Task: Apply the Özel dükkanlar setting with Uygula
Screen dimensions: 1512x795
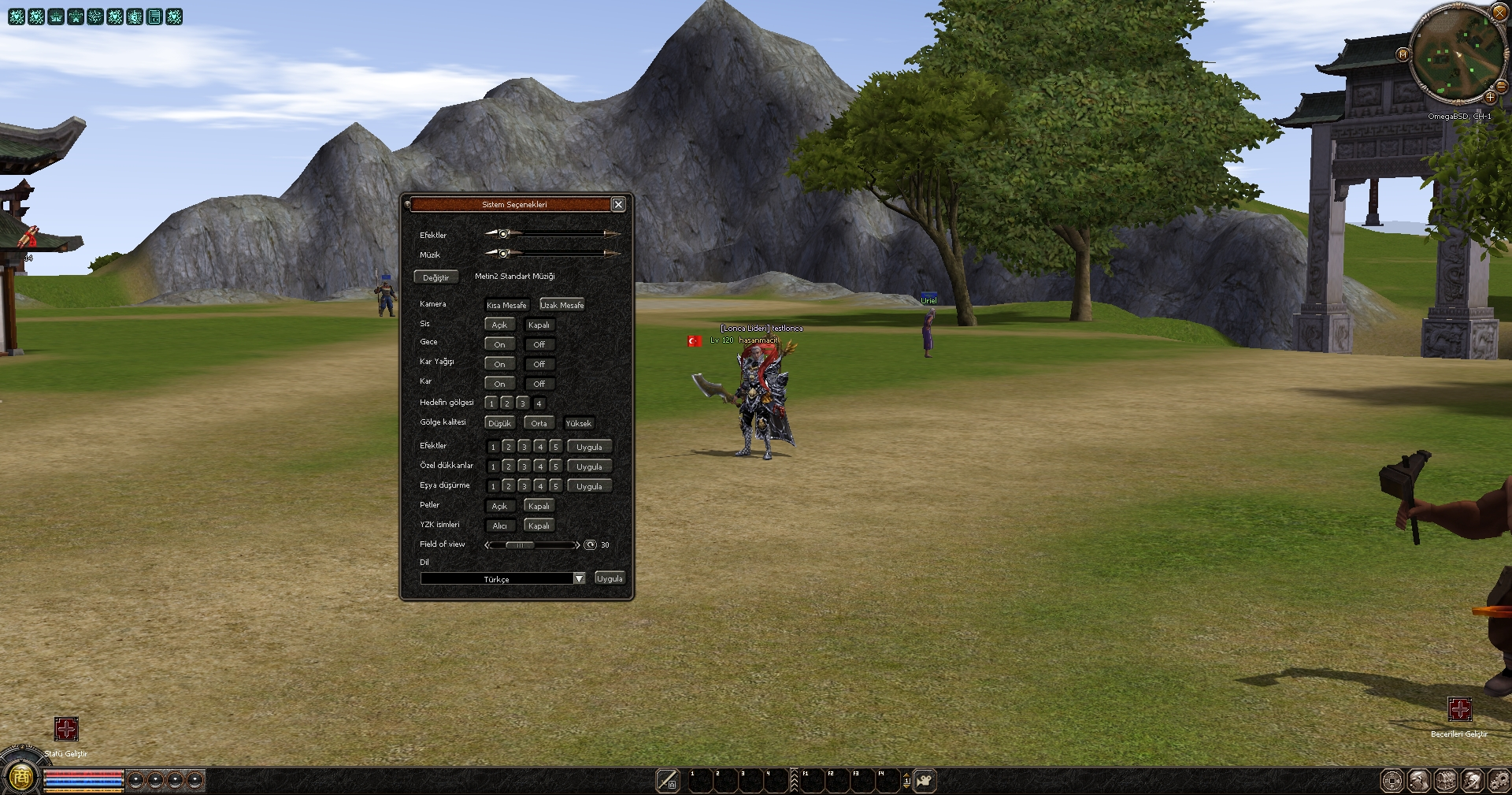Action: pyautogui.click(x=589, y=466)
